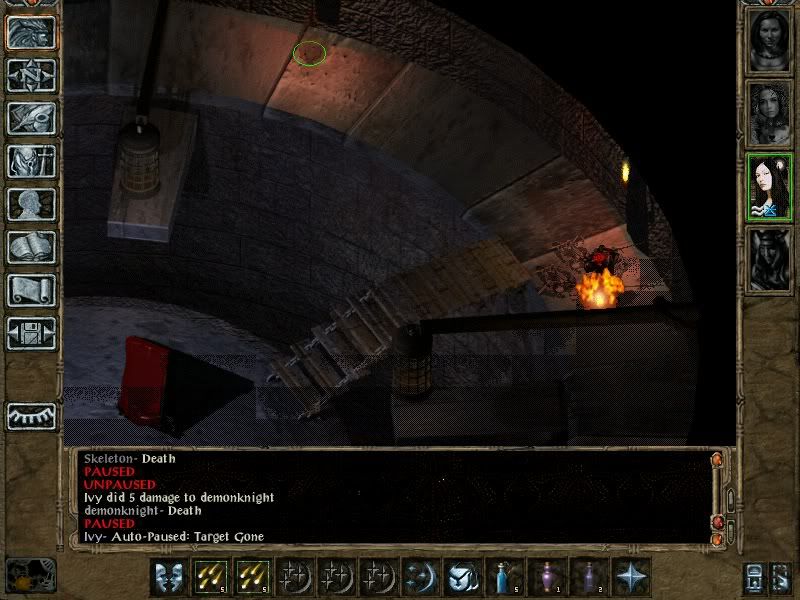Show the character record sheet
Image resolution: width=800 pixels, height=600 pixels.
pos(31,204)
